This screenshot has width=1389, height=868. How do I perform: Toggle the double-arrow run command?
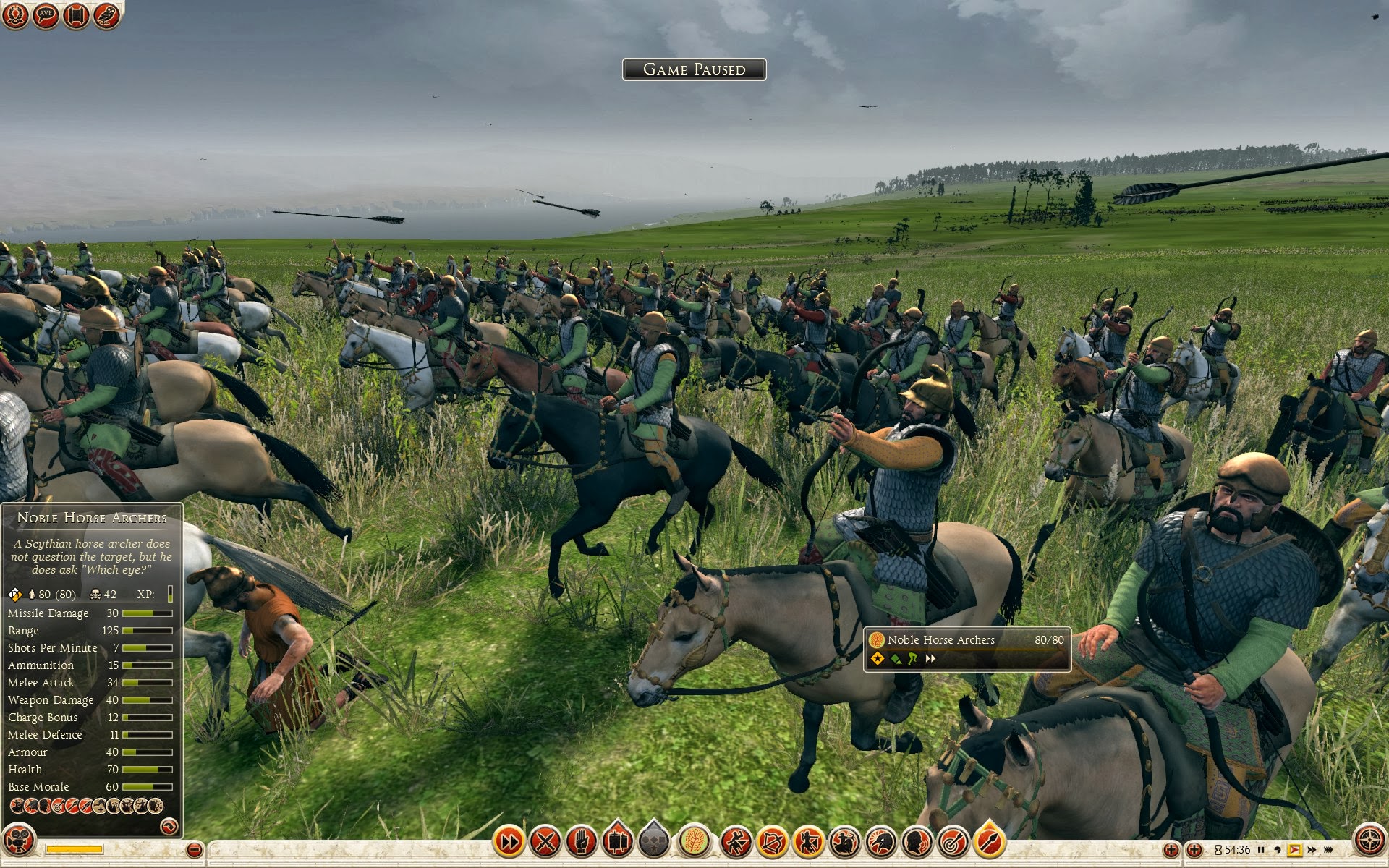[509, 841]
